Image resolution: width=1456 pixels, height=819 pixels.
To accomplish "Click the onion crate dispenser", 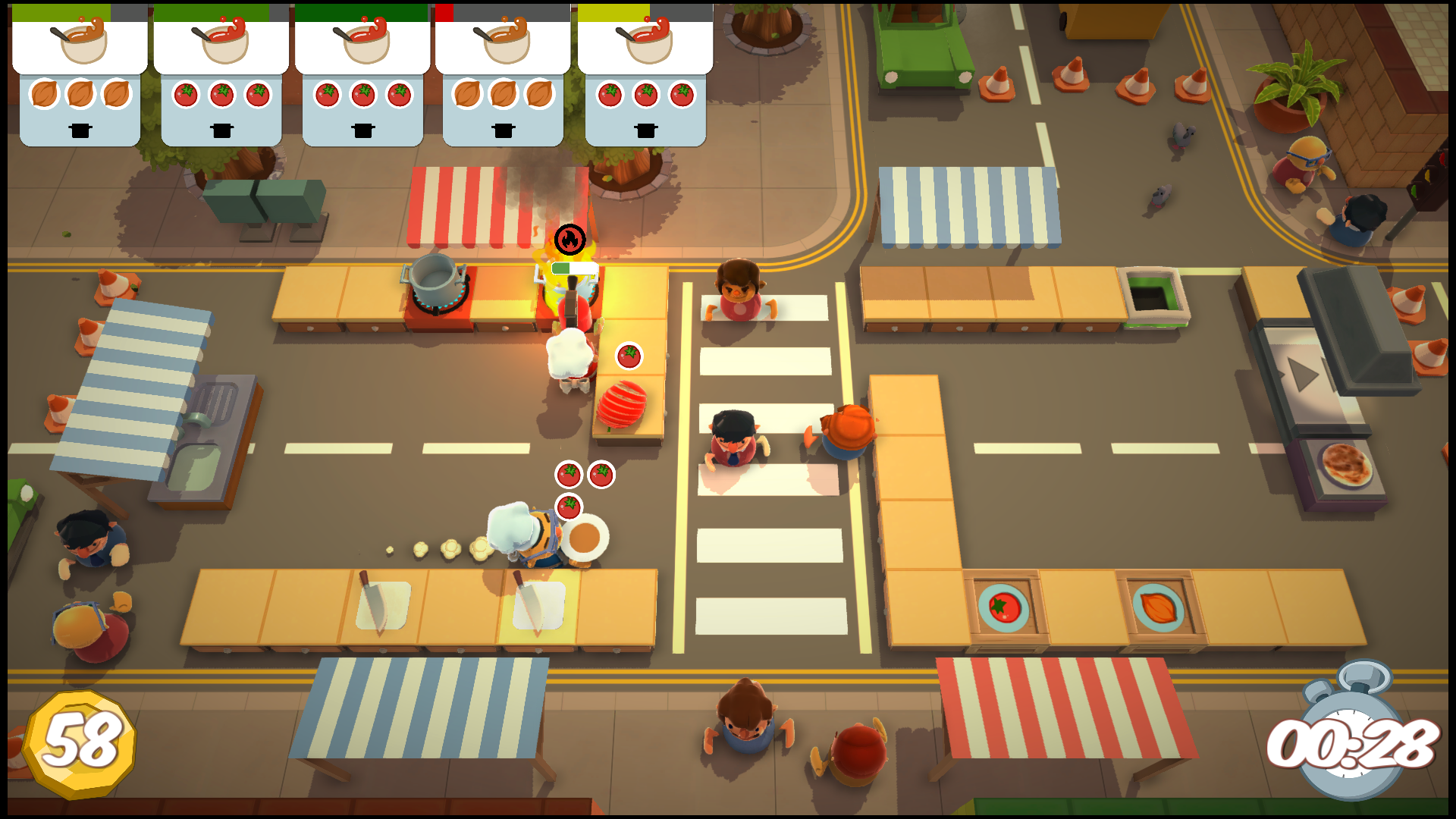I will 1158,607.
